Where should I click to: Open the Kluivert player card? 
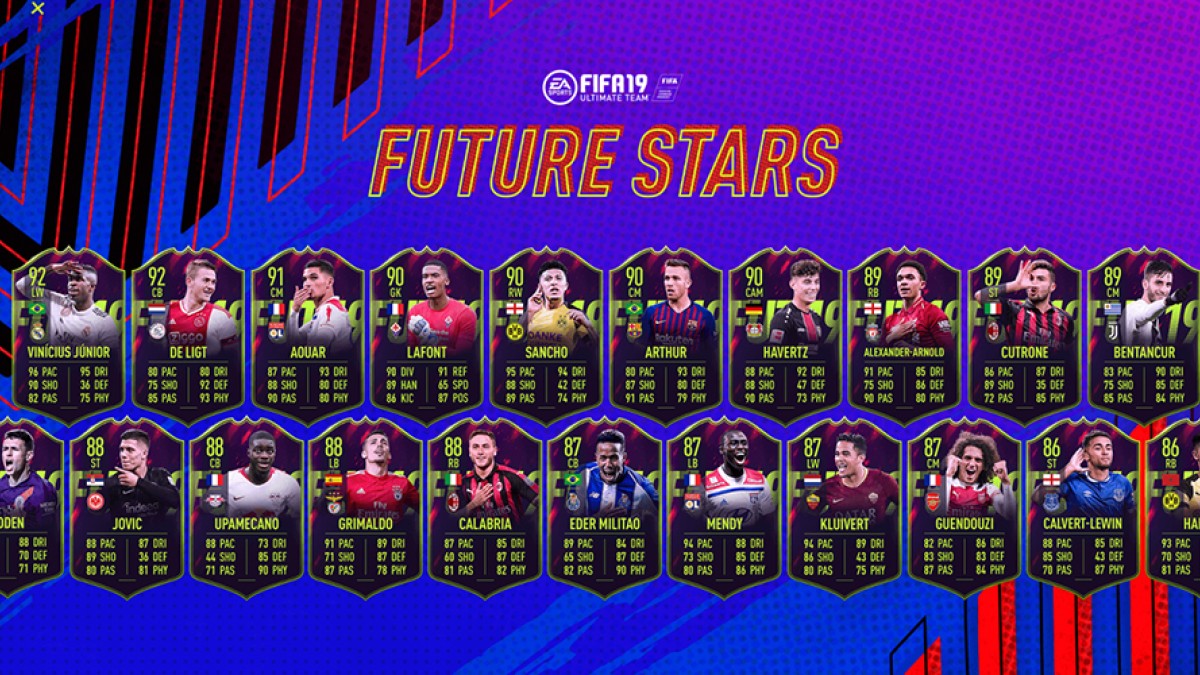[844, 506]
